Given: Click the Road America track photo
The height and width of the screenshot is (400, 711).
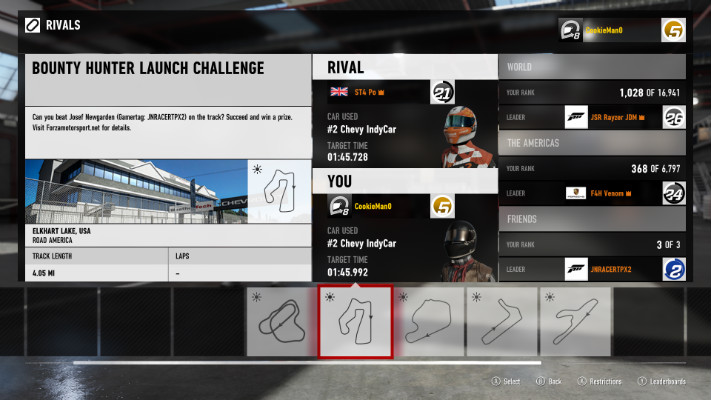Looking at the screenshot, I should [x=135, y=191].
